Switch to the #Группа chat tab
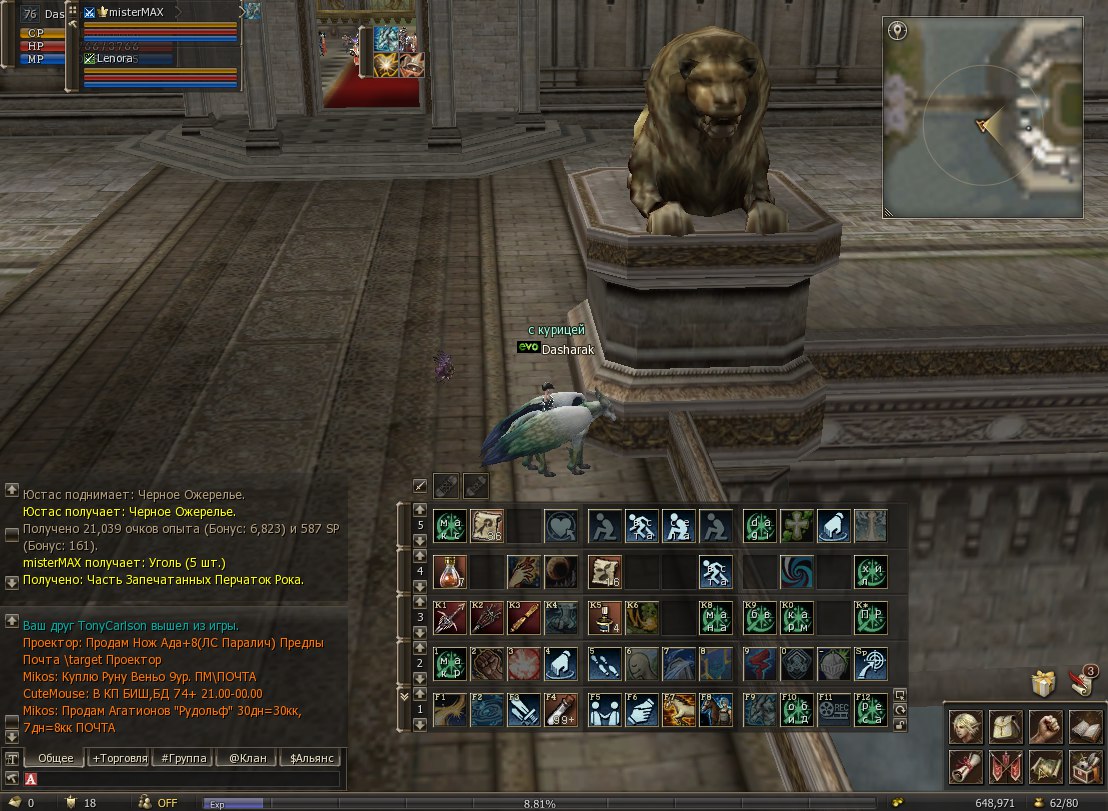The image size is (1108, 811). click(183, 758)
